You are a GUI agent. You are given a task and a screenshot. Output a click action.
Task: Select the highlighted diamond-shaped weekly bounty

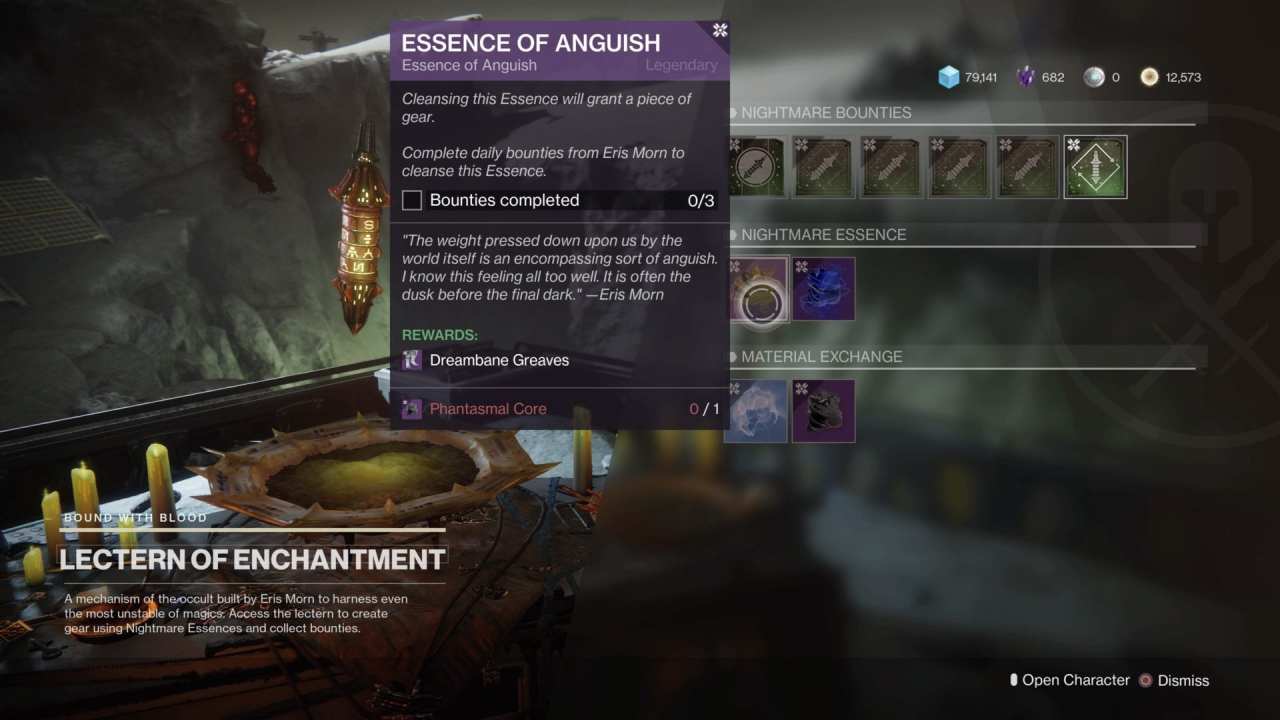click(x=1095, y=166)
